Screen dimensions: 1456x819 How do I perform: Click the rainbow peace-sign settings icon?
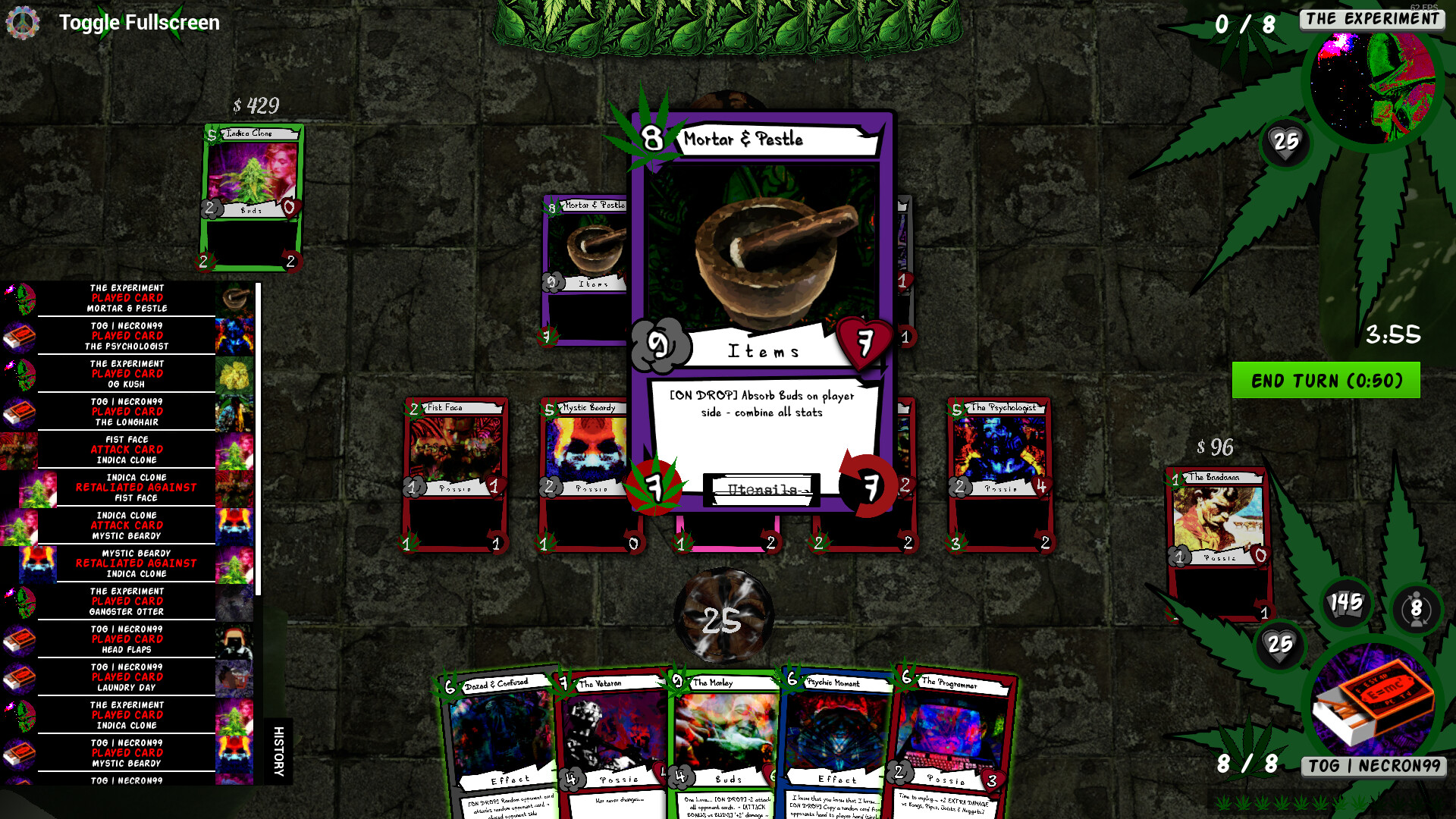(23, 22)
